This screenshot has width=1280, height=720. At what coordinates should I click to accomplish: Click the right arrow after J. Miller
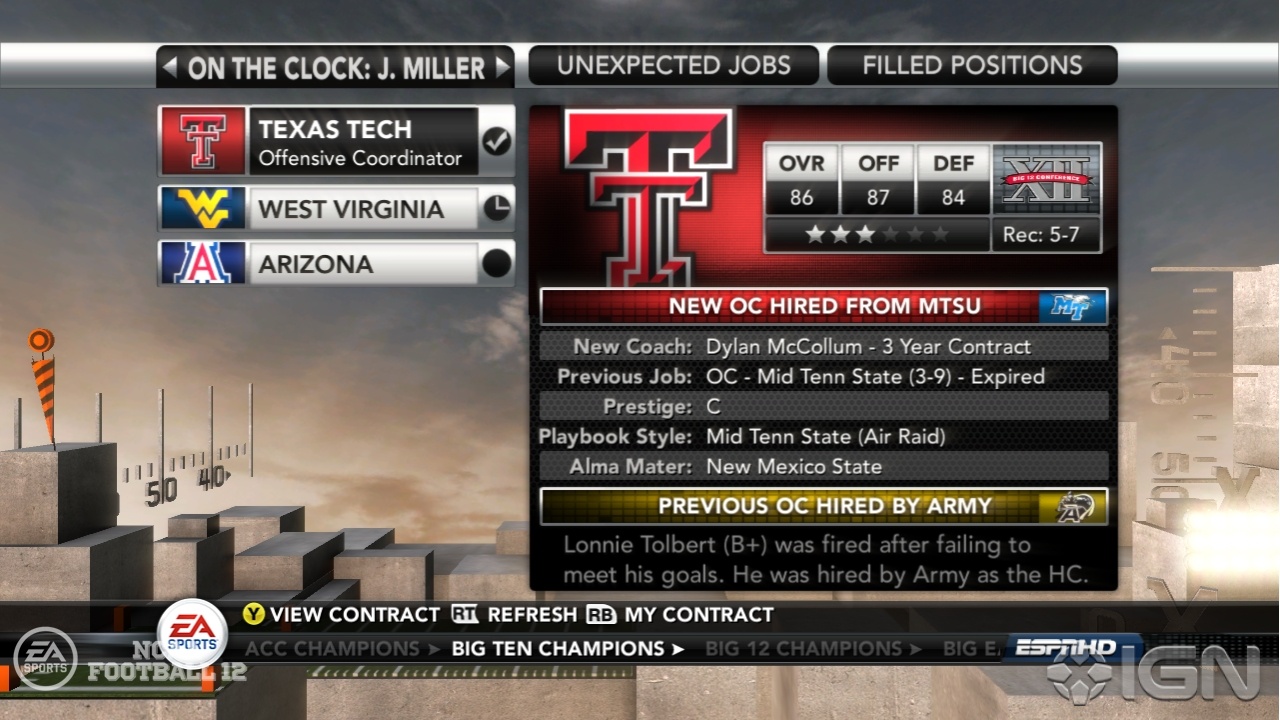(x=502, y=68)
